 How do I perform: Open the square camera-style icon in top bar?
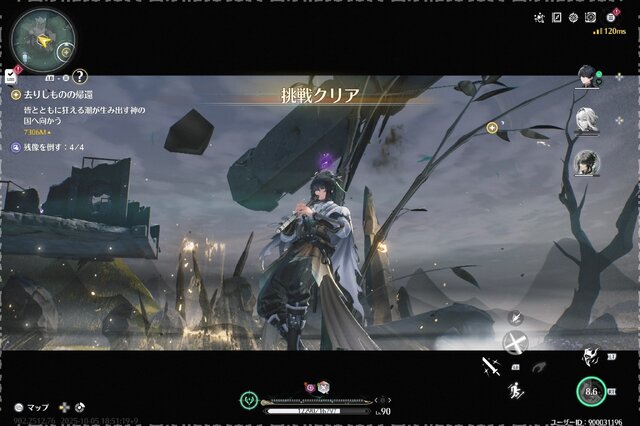coord(590,17)
